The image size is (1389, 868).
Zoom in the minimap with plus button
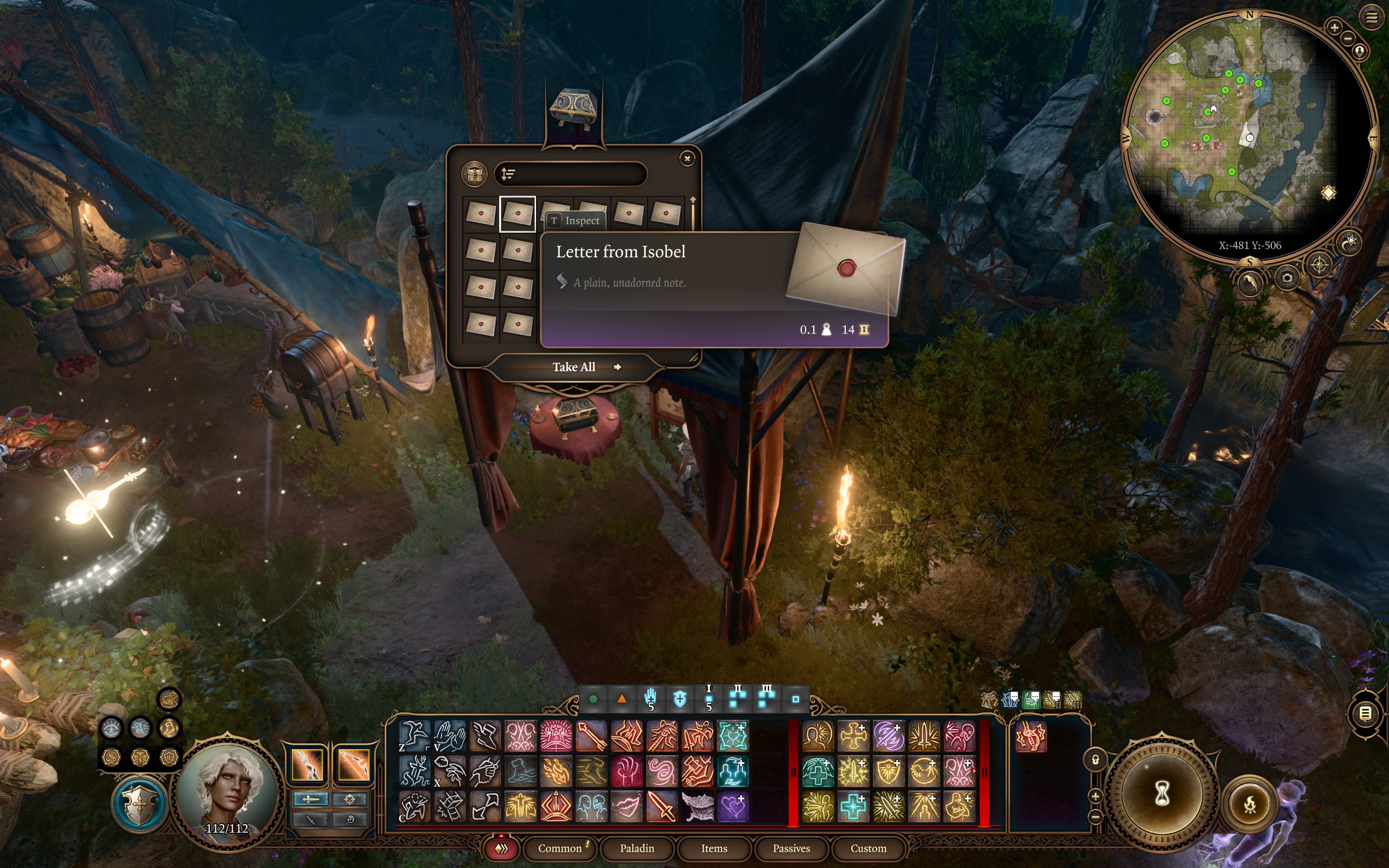pyautogui.click(x=1334, y=27)
